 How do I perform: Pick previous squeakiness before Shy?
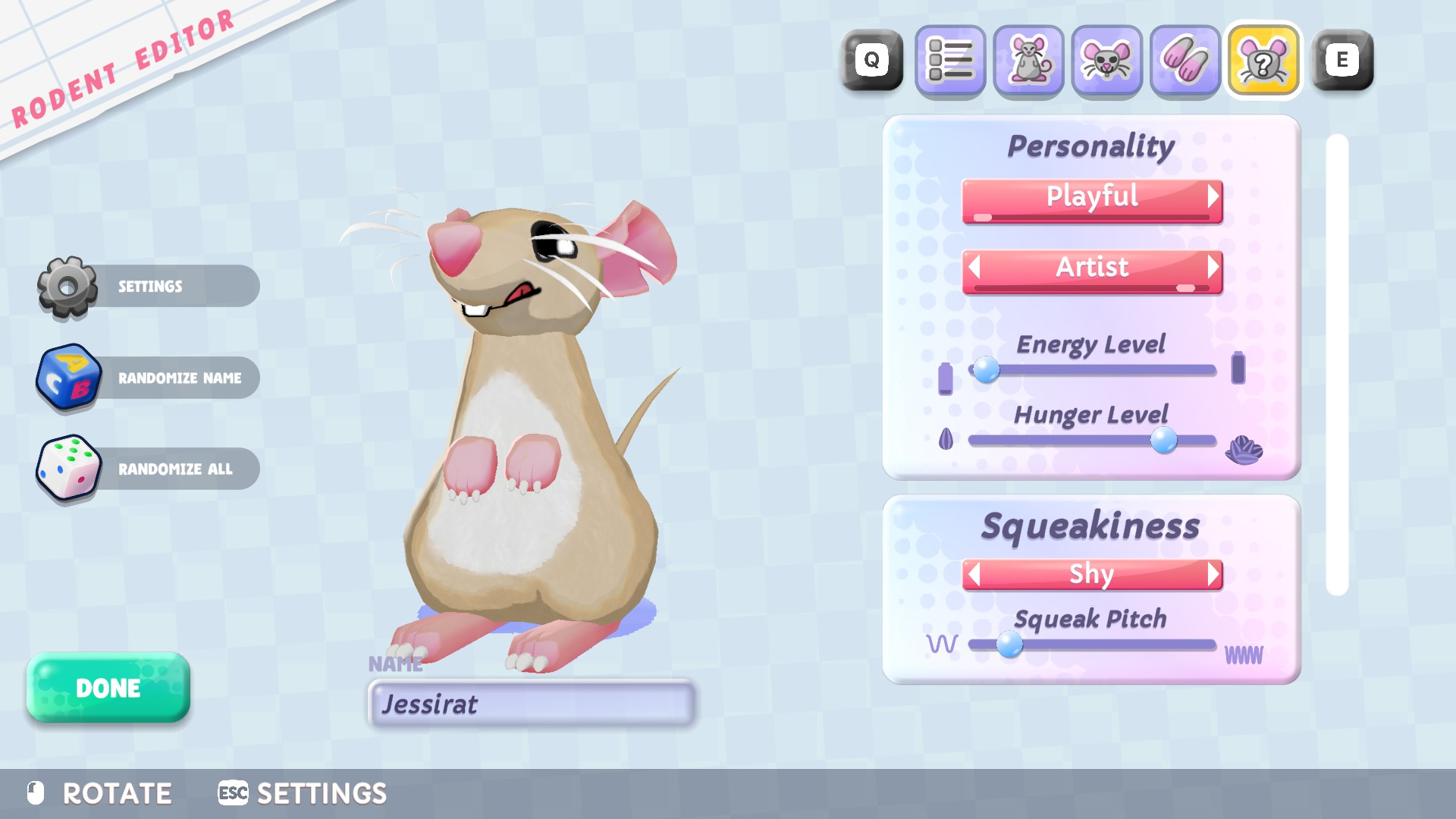(974, 574)
